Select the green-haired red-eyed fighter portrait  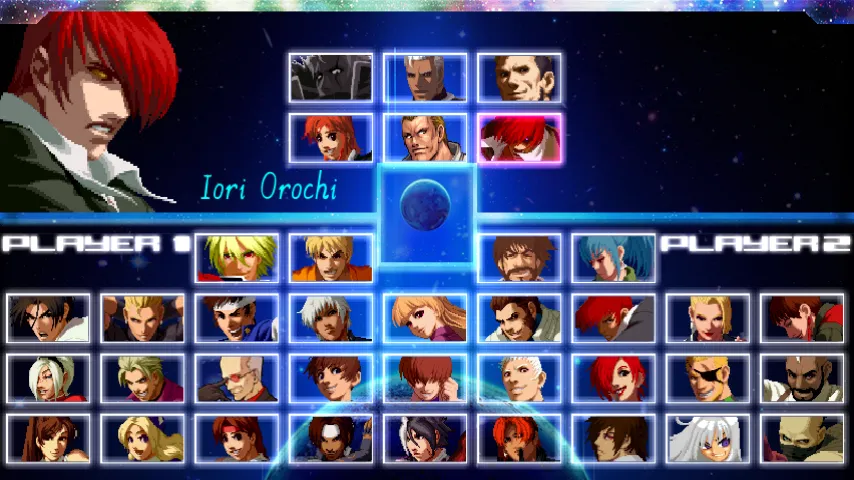click(x=237, y=258)
